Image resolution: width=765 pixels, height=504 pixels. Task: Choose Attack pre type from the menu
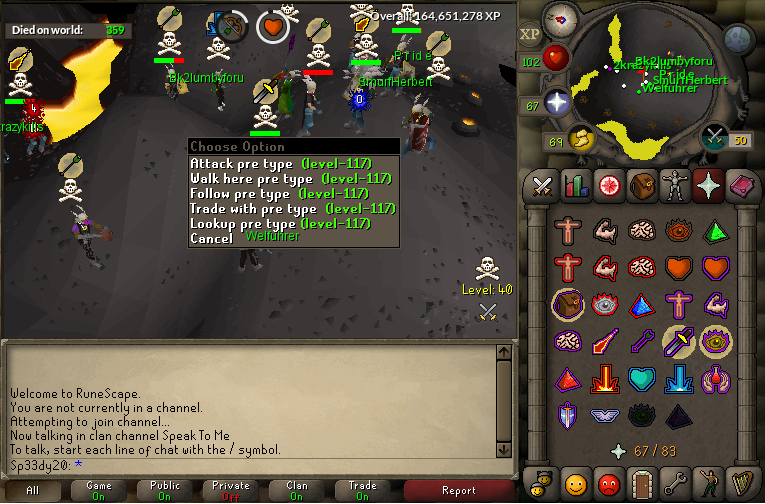[280, 164]
